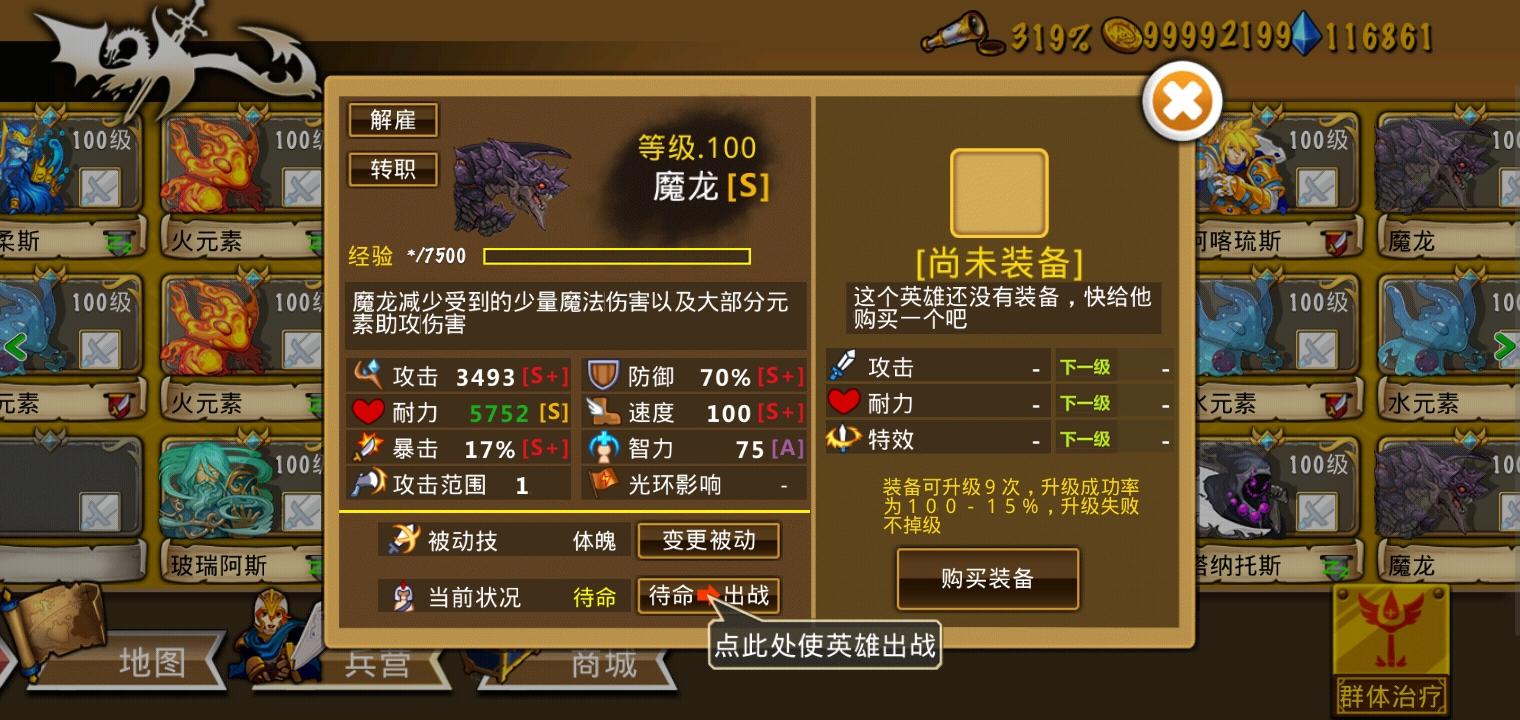Click the 转职 job change button
Screen dimensions: 1520x720
[392, 169]
